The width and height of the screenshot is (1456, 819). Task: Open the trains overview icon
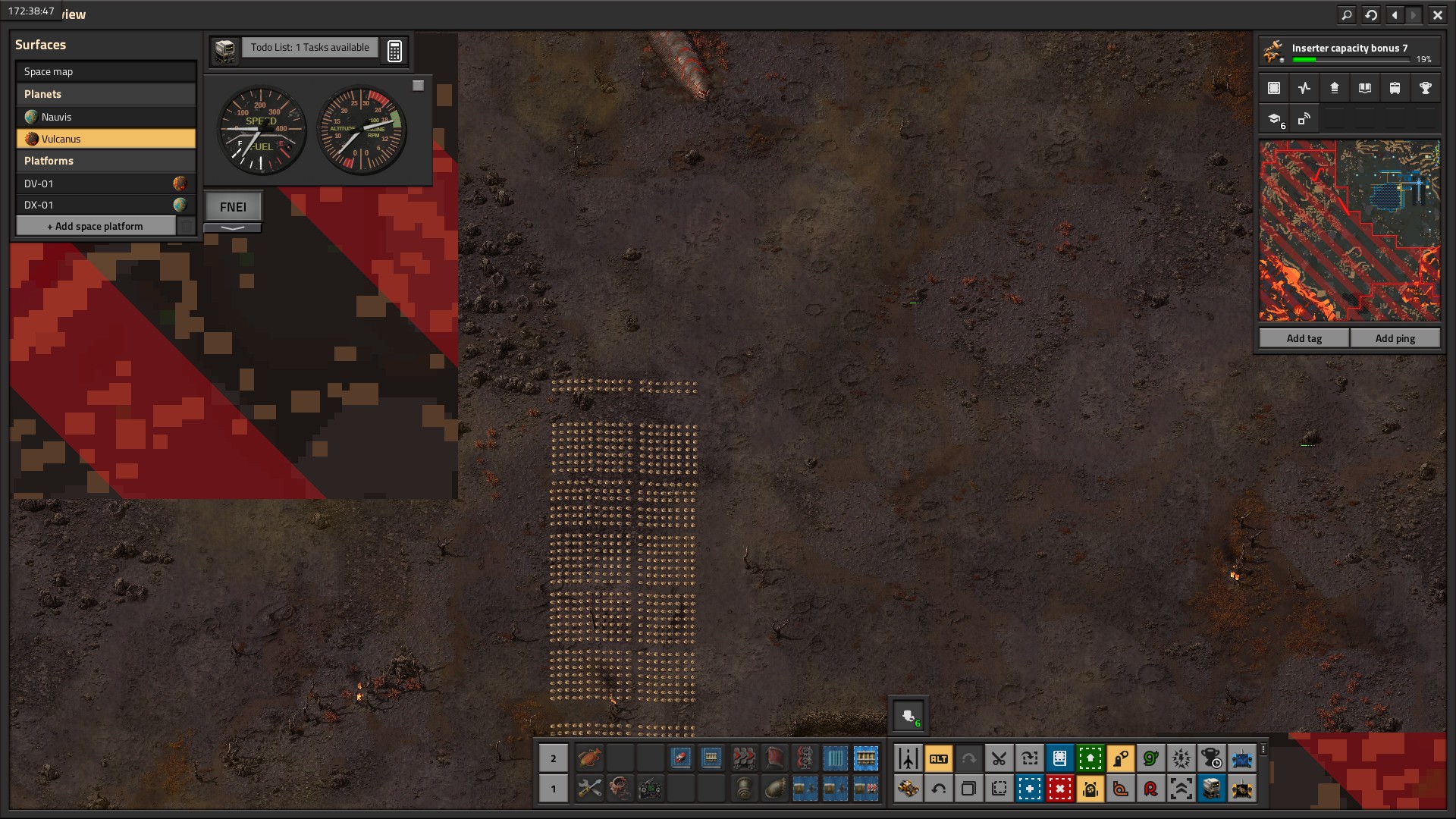(x=1395, y=88)
